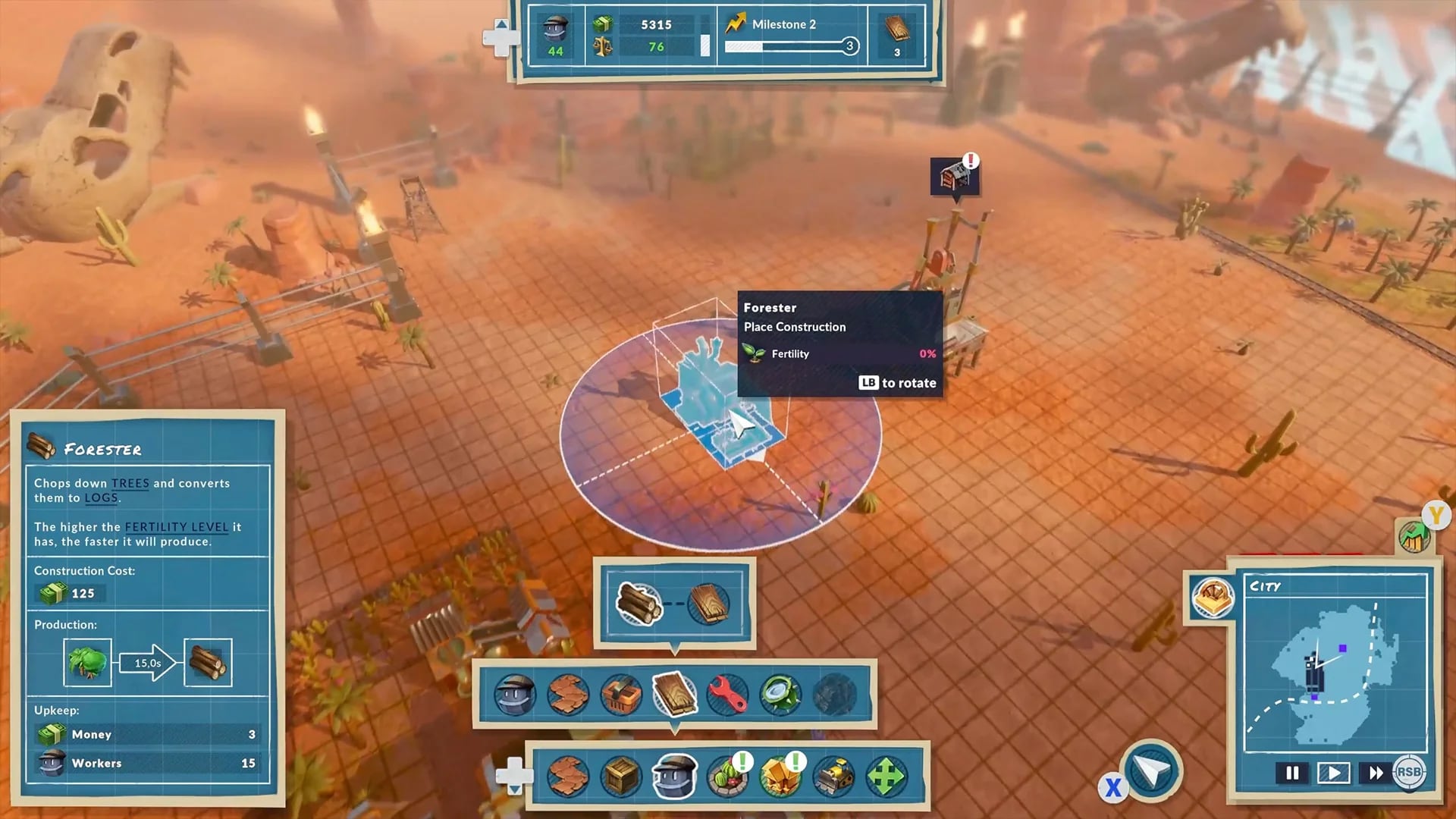Open the green bar chart statistics icon
The width and height of the screenshot is (1456, 819).
1414,537
